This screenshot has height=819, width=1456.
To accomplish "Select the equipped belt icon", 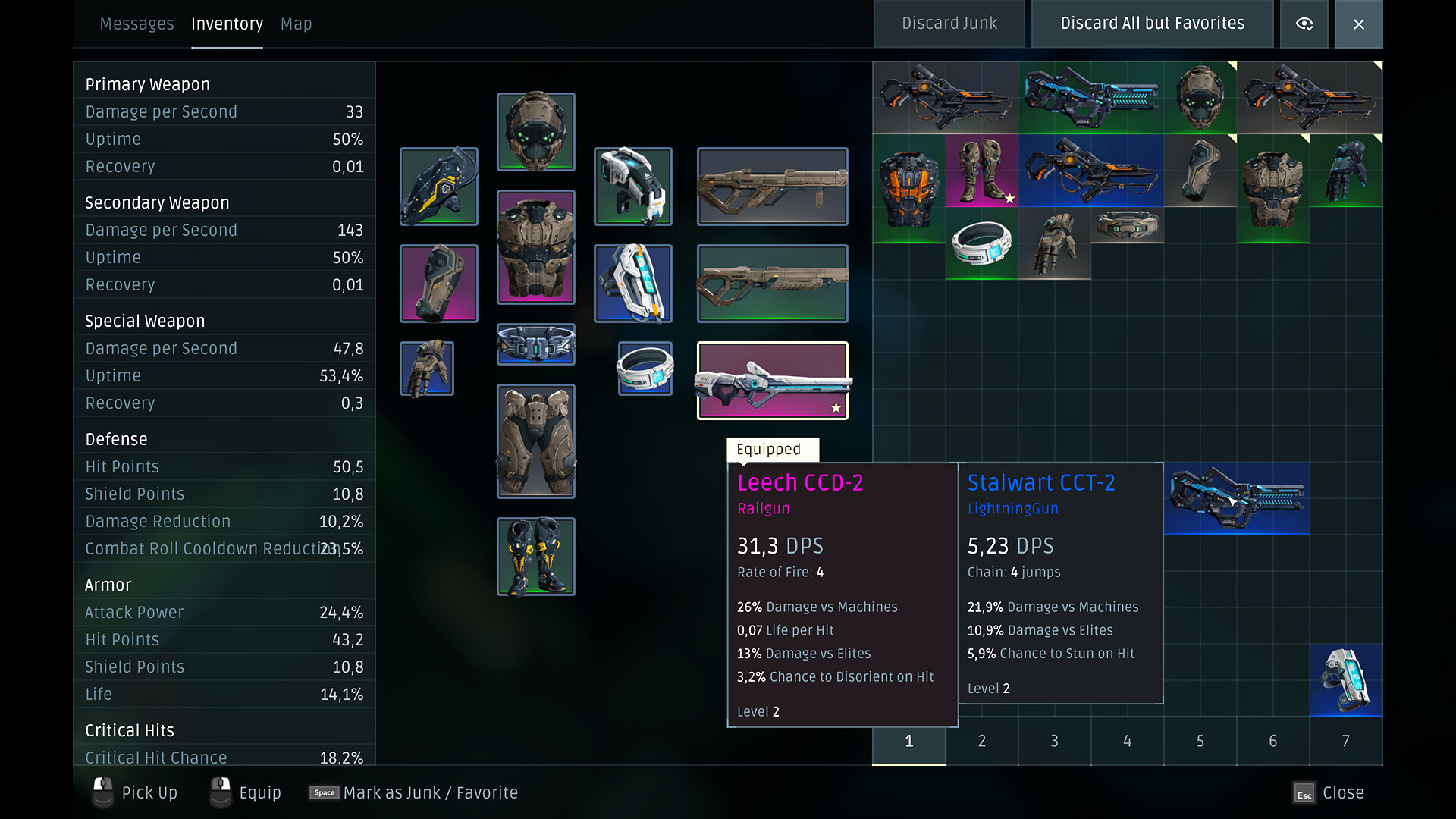I will coord(536,344).
